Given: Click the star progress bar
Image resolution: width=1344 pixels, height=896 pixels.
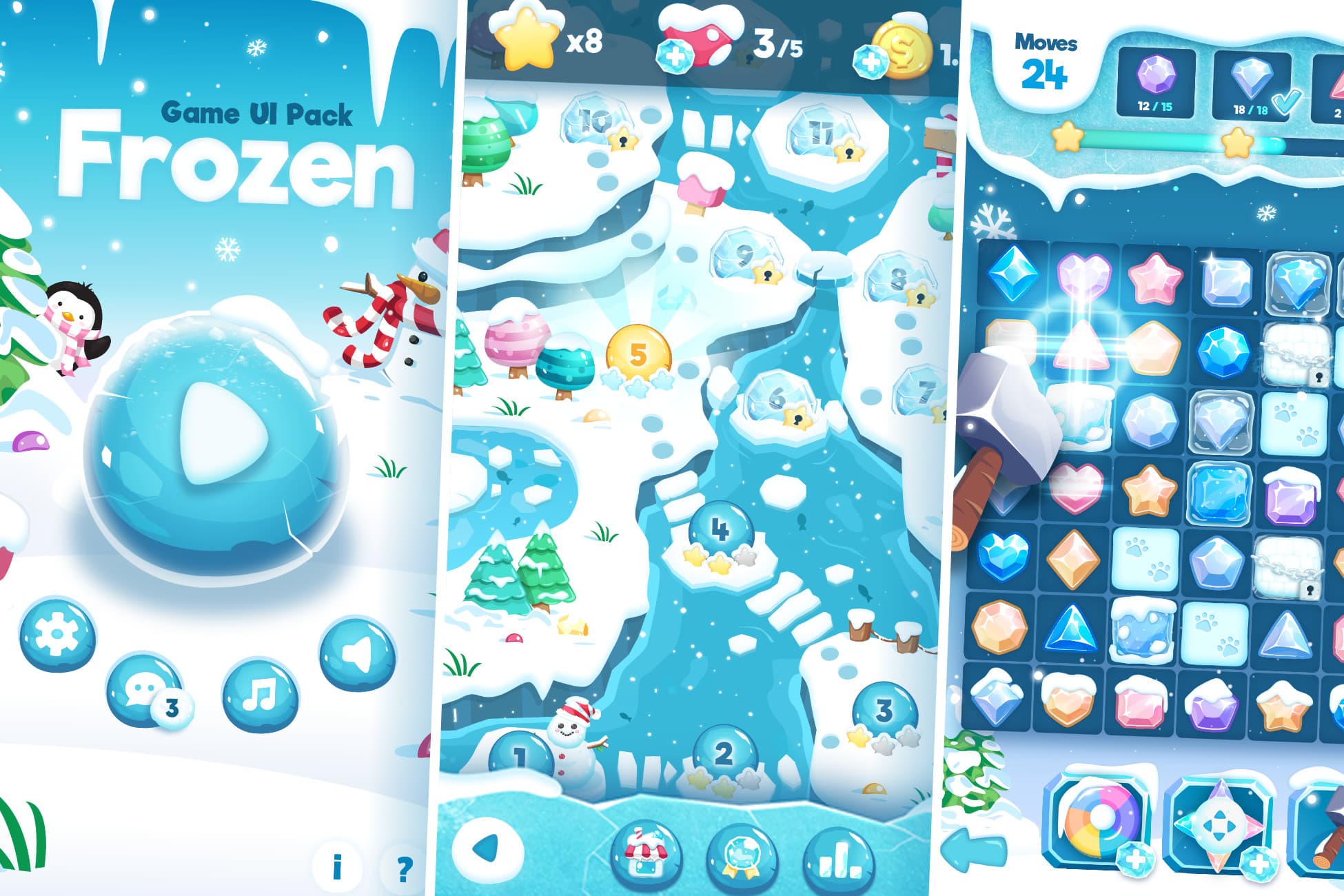Looking at the screenshot, I should pos(1172,141).
